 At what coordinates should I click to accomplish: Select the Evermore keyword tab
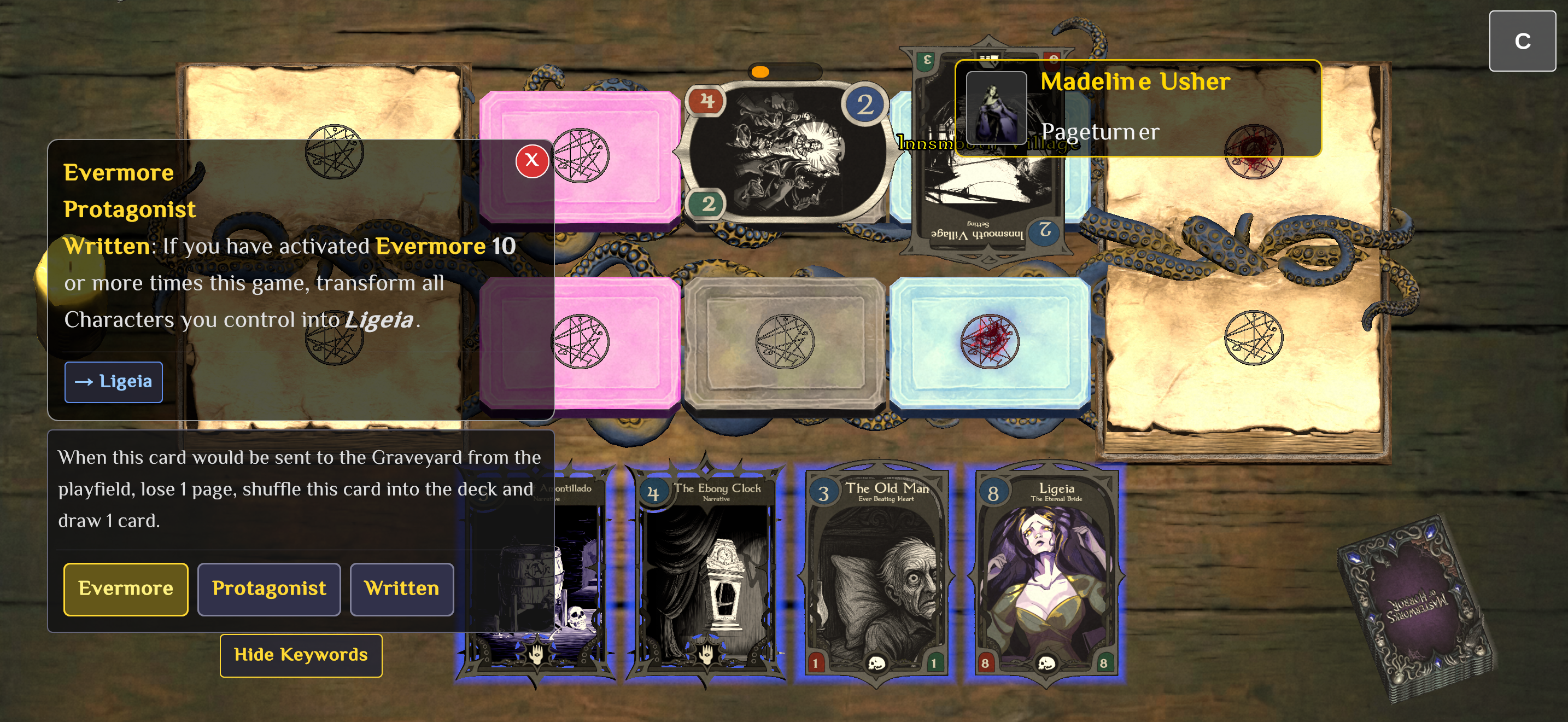coord(125,589)
